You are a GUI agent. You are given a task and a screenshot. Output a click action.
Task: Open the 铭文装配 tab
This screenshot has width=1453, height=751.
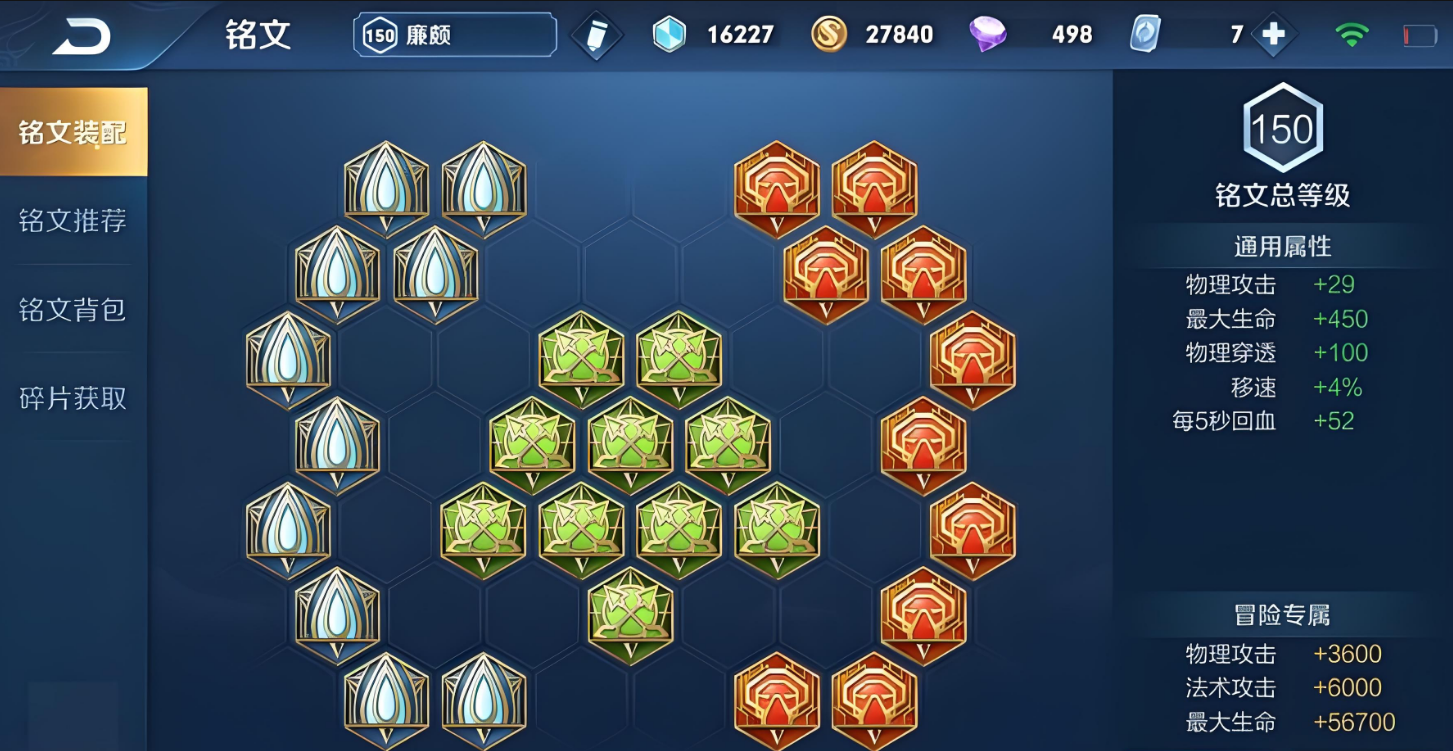coord(73,132)
